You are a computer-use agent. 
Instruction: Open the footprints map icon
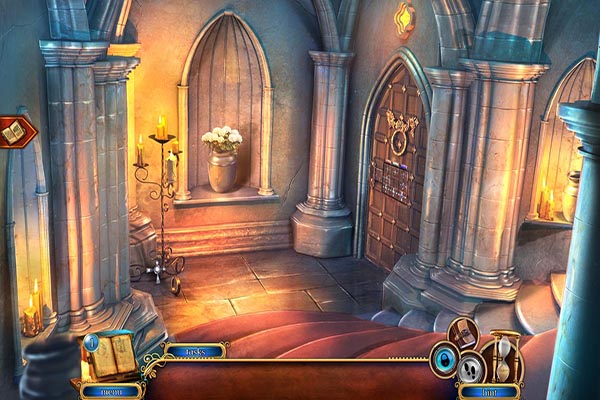point(469,368)
